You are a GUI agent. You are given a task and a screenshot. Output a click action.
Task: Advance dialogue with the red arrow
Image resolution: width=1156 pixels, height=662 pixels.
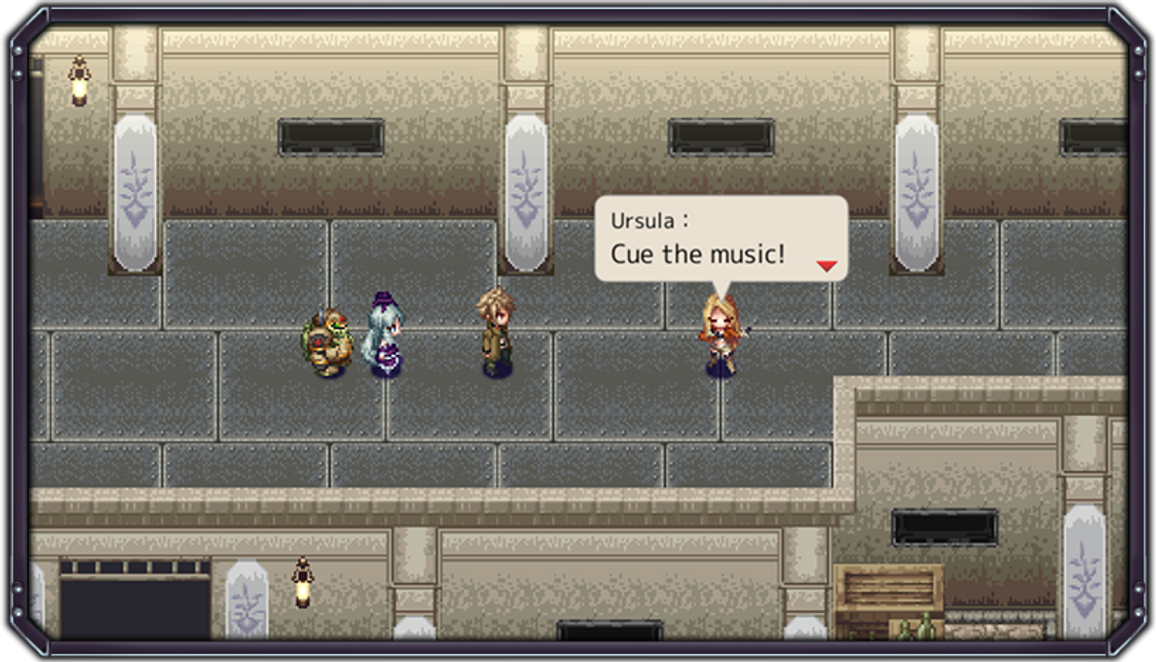[826, 266]
